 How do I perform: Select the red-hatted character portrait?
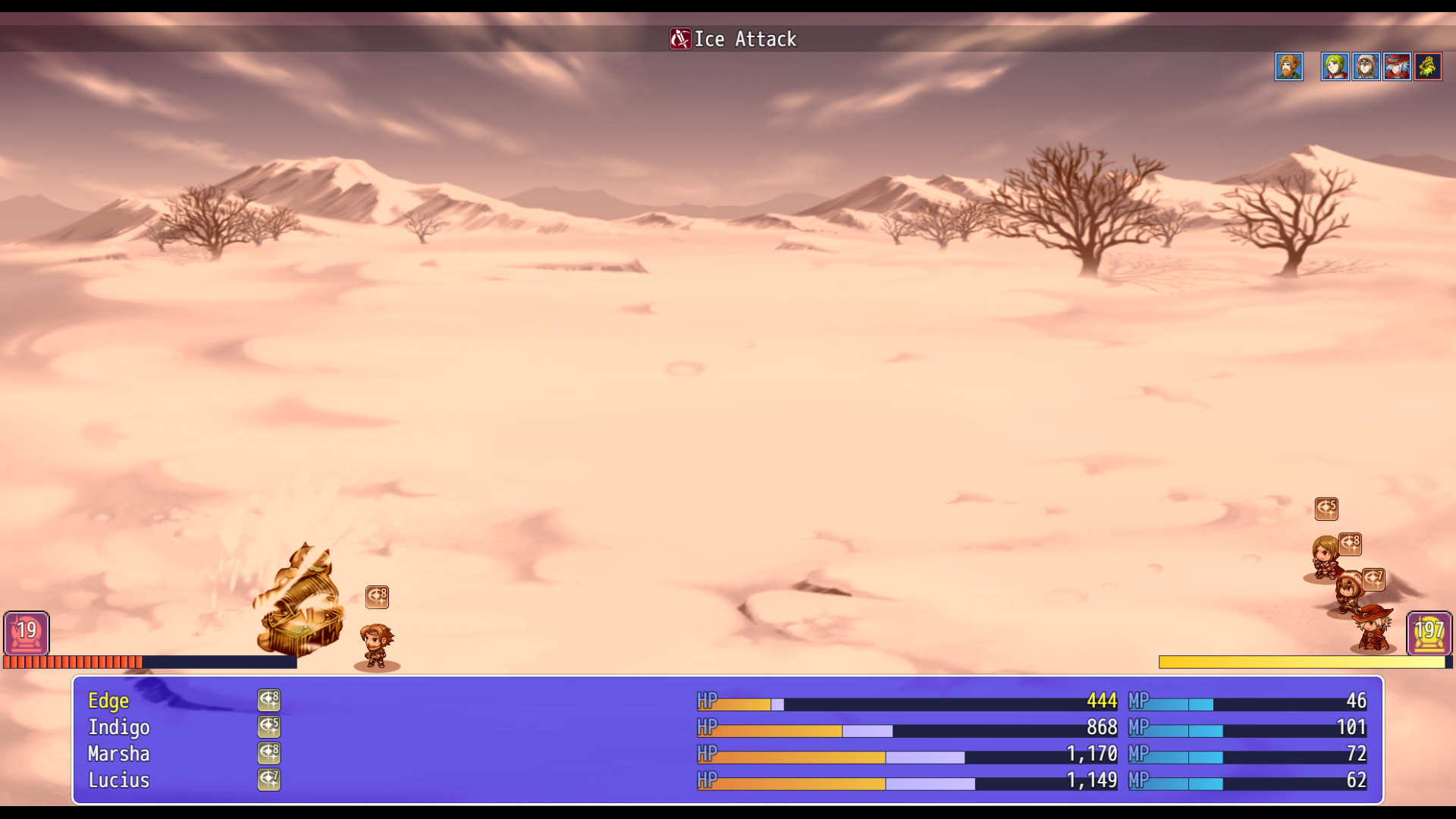(x=1396, y=67)
